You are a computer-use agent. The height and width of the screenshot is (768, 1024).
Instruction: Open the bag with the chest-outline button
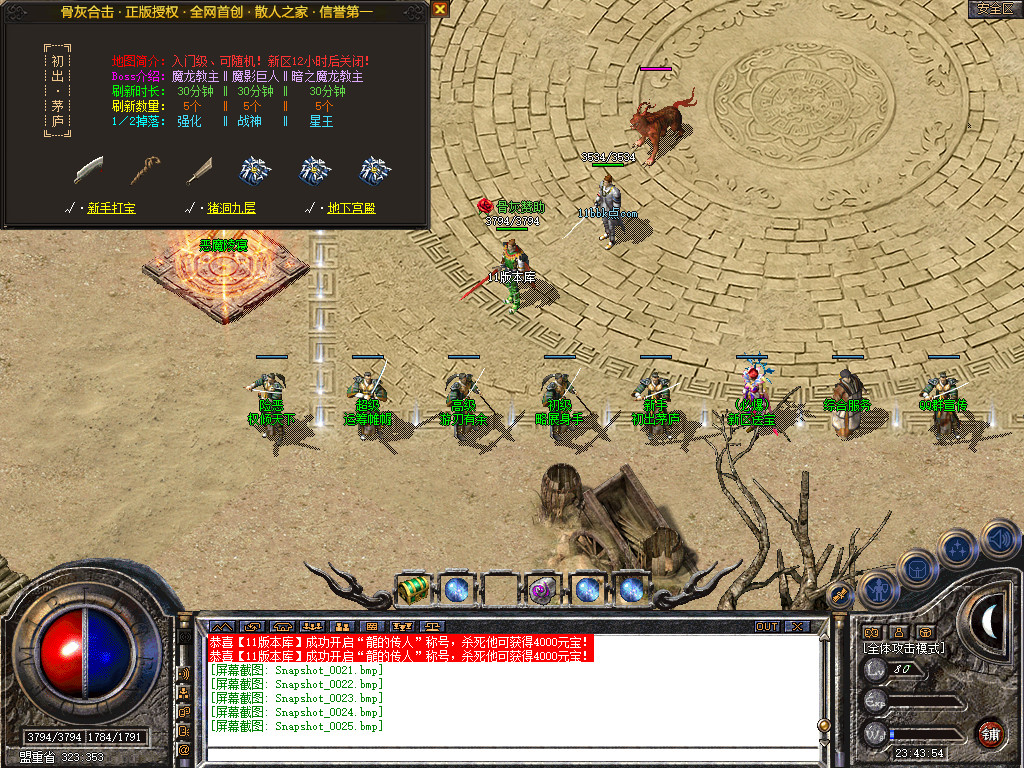click(916, 571)
